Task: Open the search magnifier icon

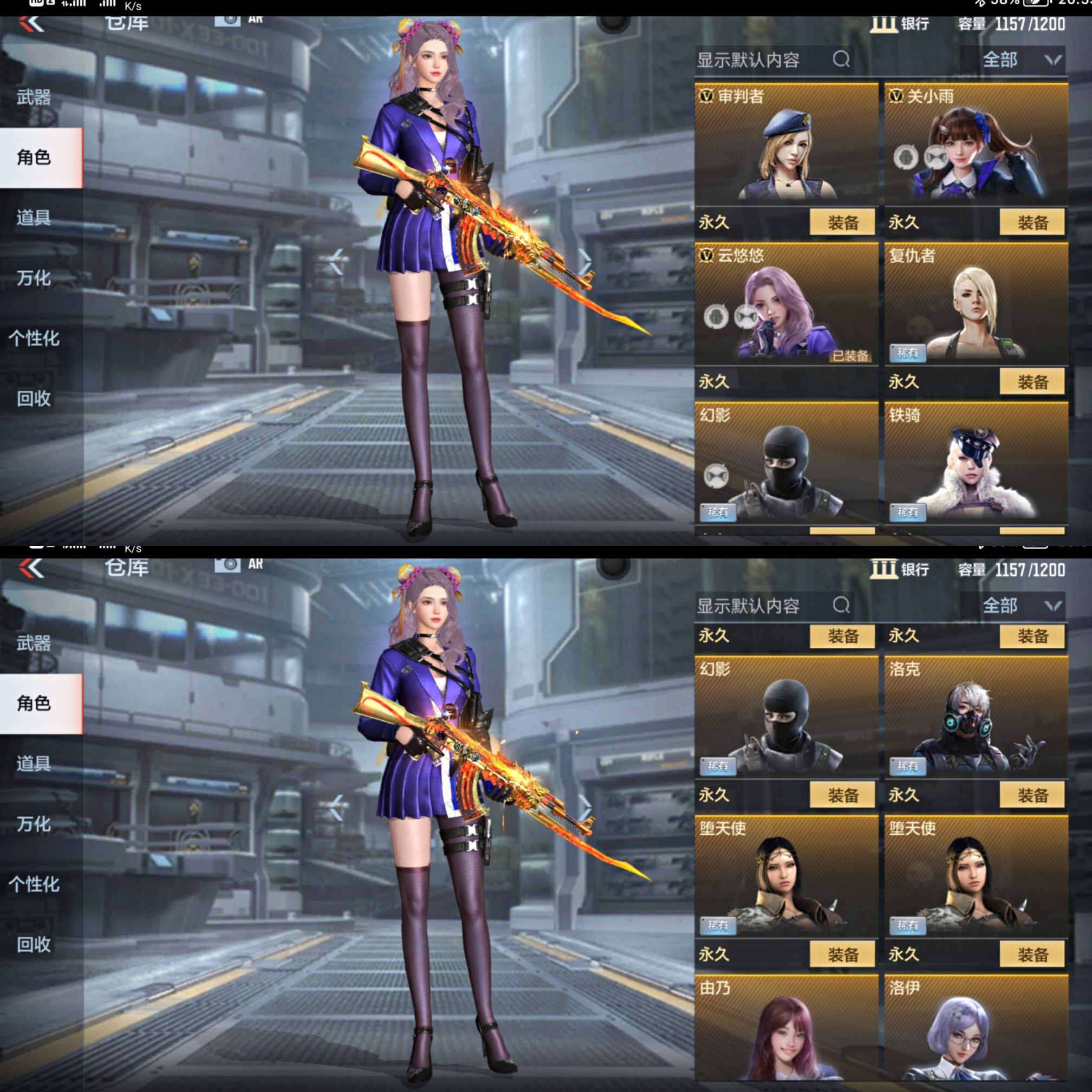Action: pyautogui.click(x=842, y=60)
